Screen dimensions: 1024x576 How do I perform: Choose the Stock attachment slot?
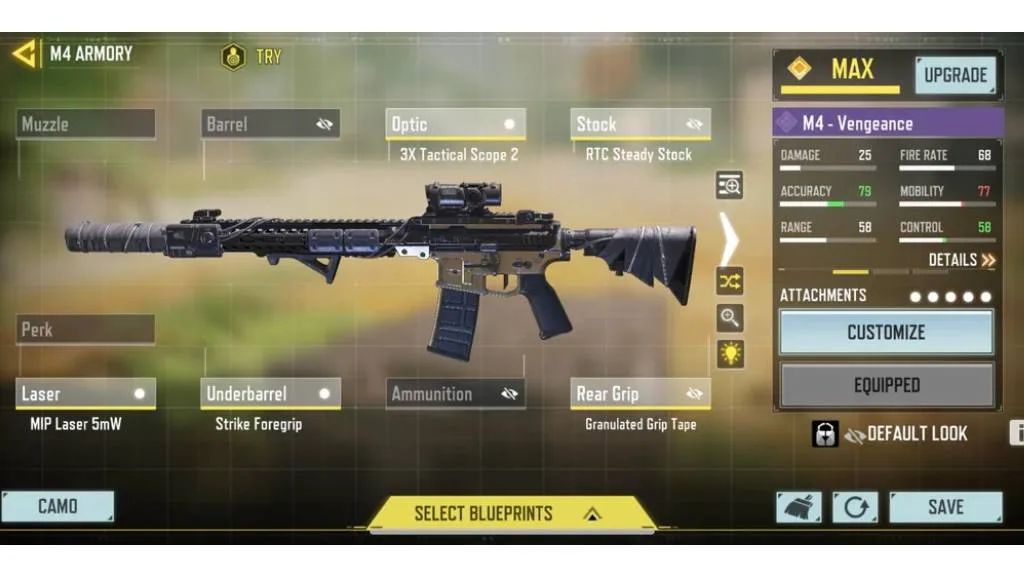[x=640, y=124]
